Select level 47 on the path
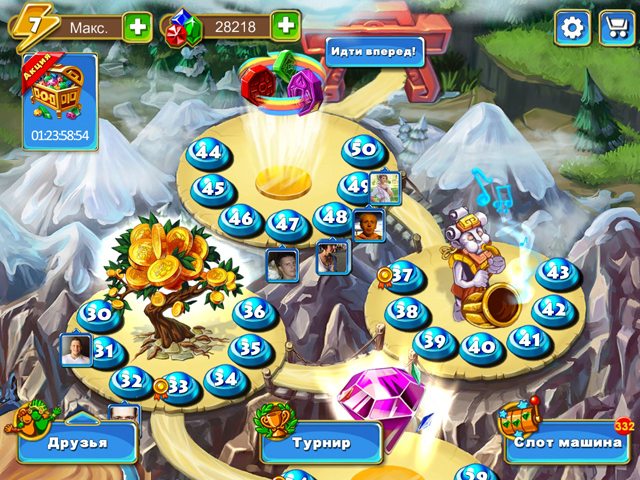This screenshot has height=480, width=640. tap(288, 224)
